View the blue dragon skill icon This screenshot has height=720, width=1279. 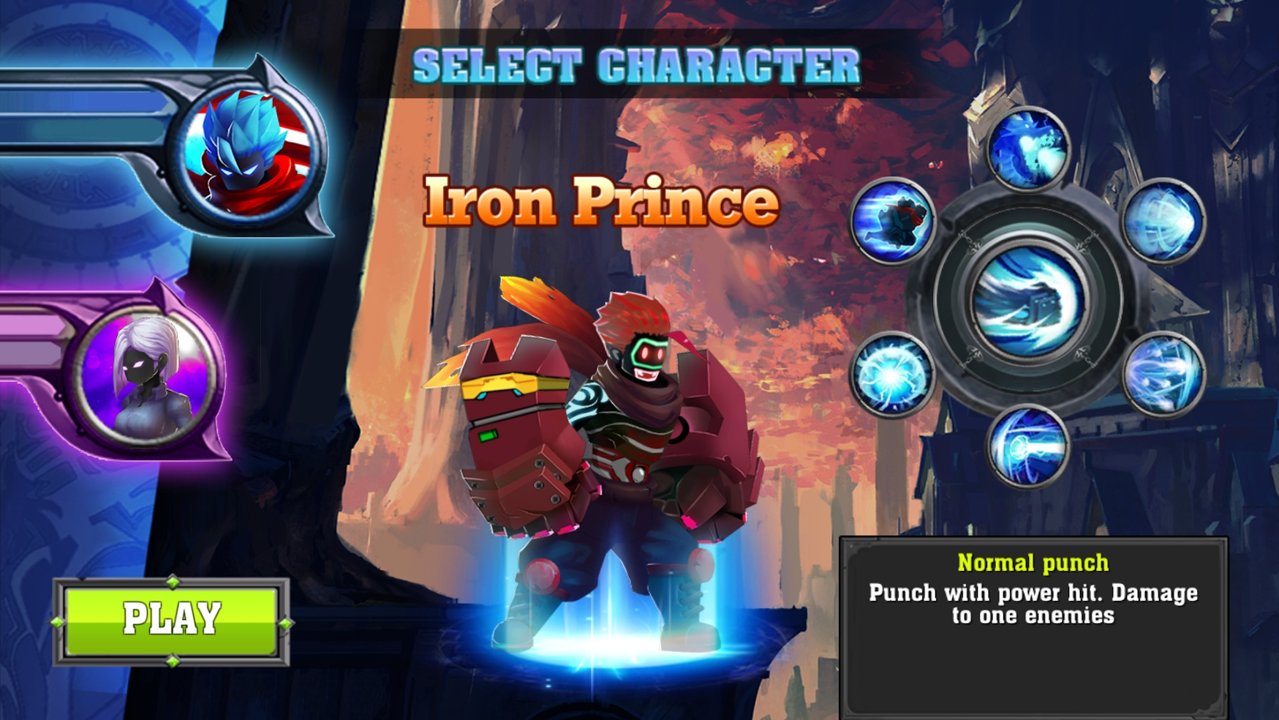tap(1028, 149)
